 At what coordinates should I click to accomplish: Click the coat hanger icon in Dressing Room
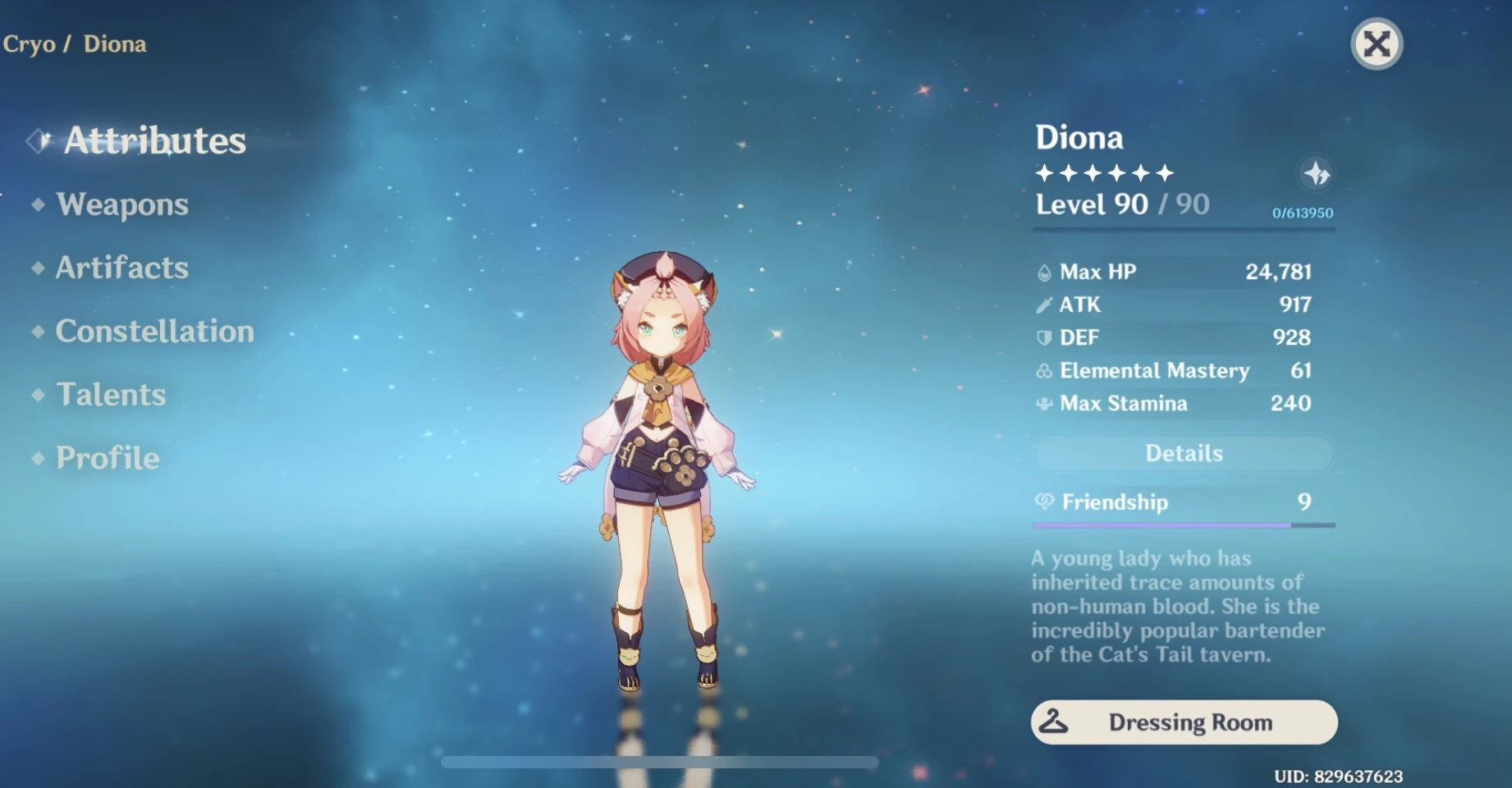click(1055, 722)
